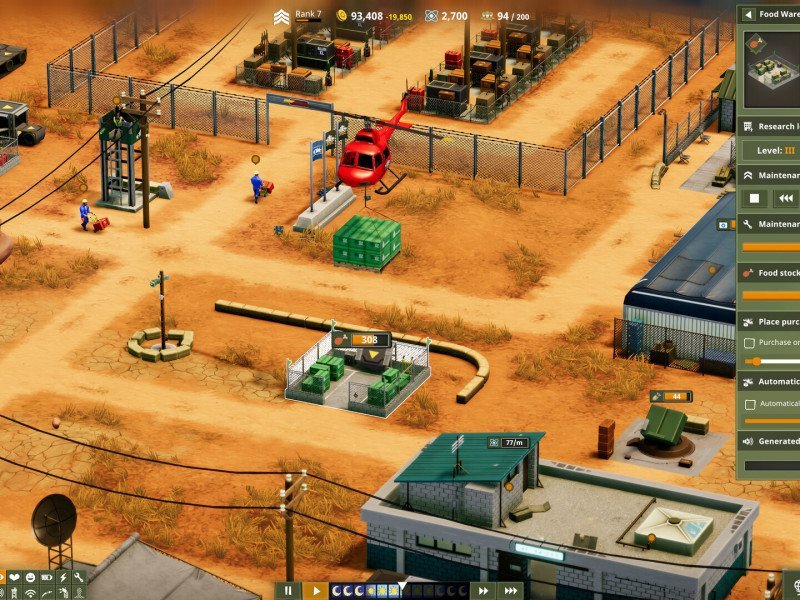Tick the Automatic purchase checkbox
The height and width of the screenshot is (600, 800).
(750, 404)
